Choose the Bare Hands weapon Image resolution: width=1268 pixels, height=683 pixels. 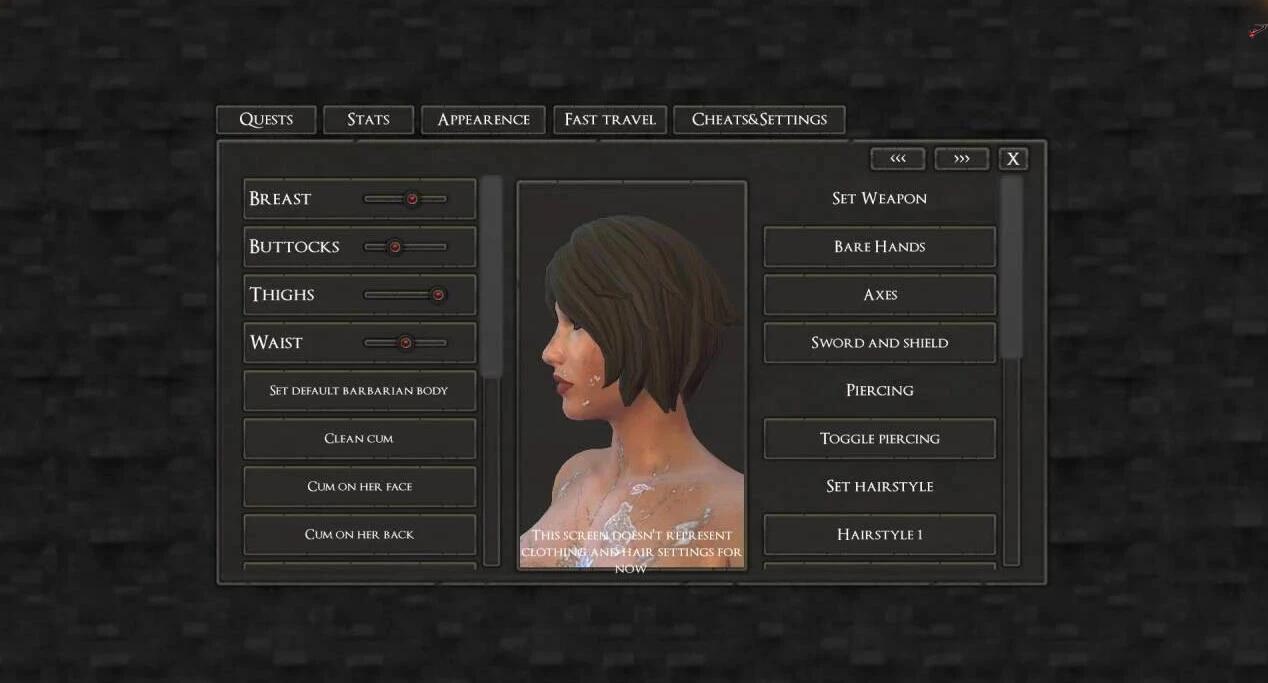879,247
